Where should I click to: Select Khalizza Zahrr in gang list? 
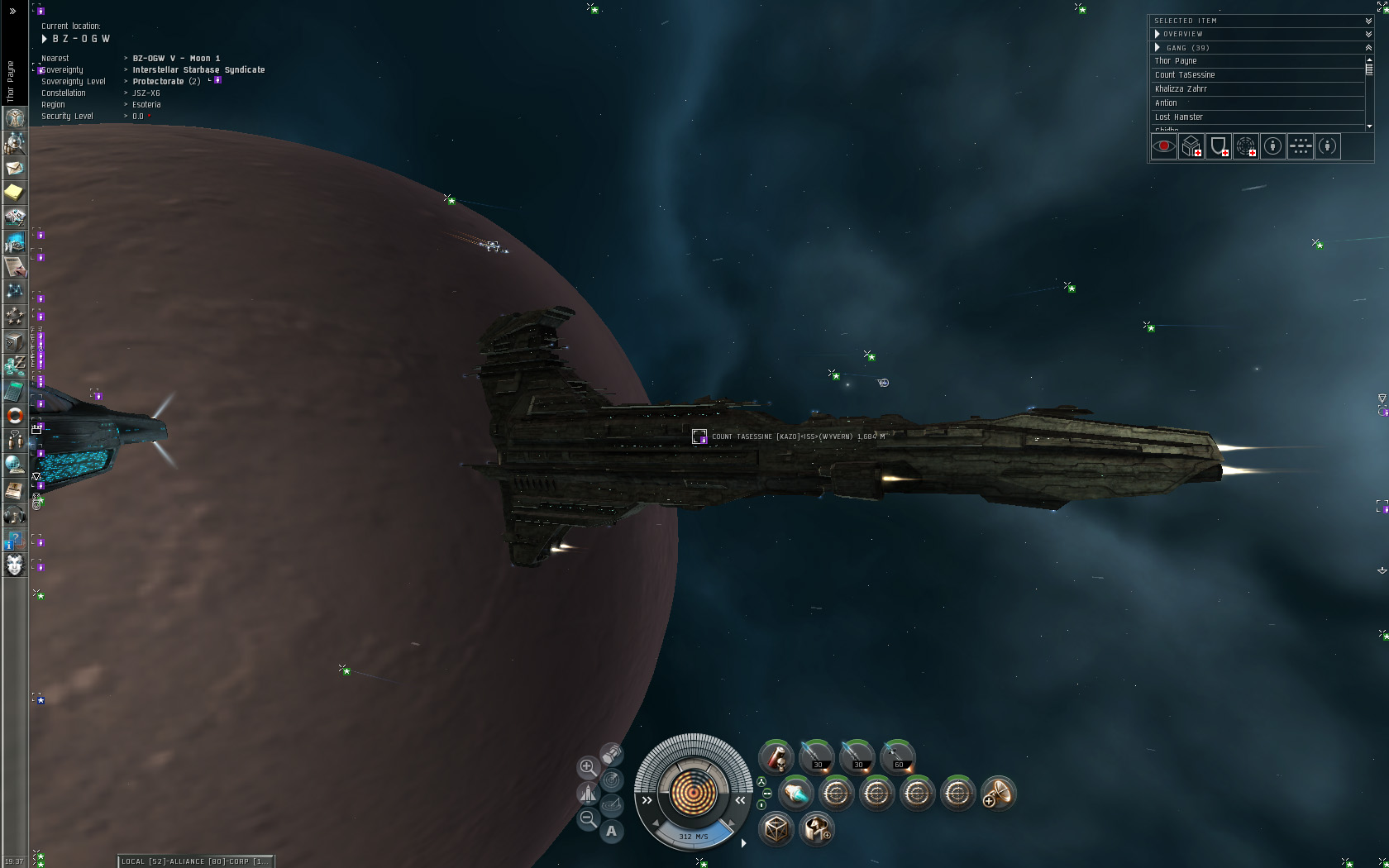coord(1181,89)
